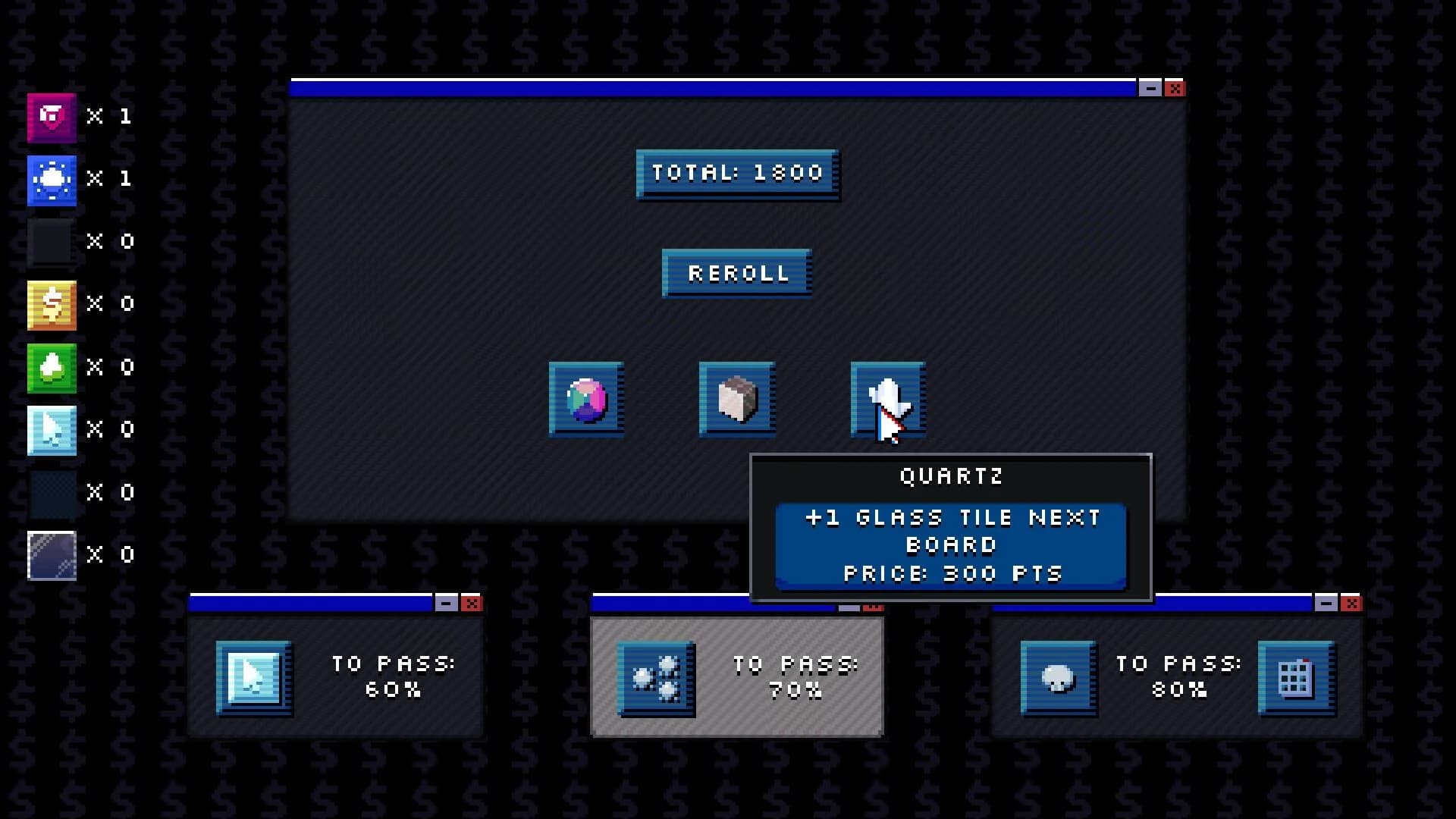
Task: Click the grid icon in the rightmost board window
Action: [x=1294, y=679]
